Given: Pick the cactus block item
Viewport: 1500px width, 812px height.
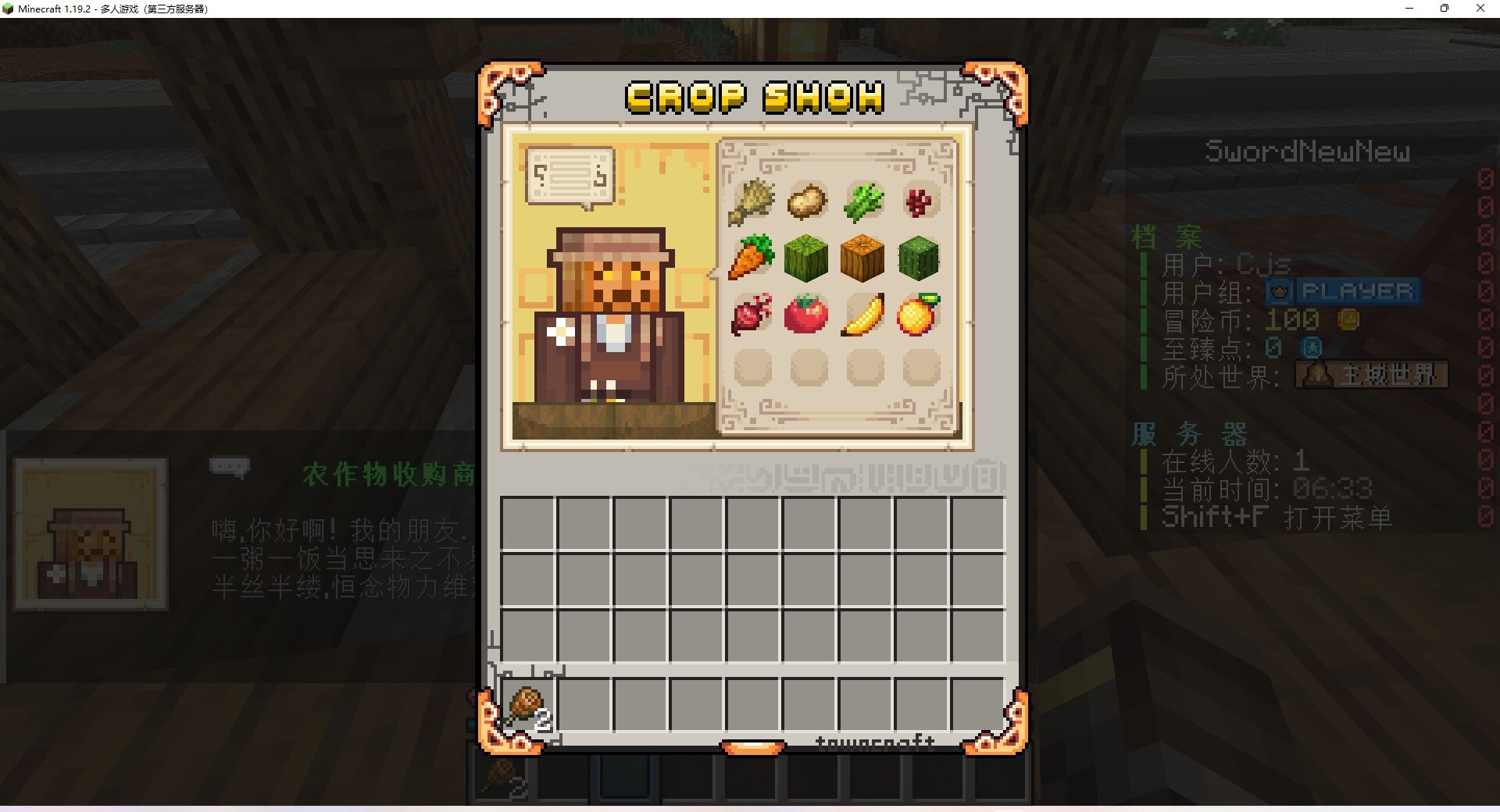Looking at the screenshot, I should click(x=919, y=258).
